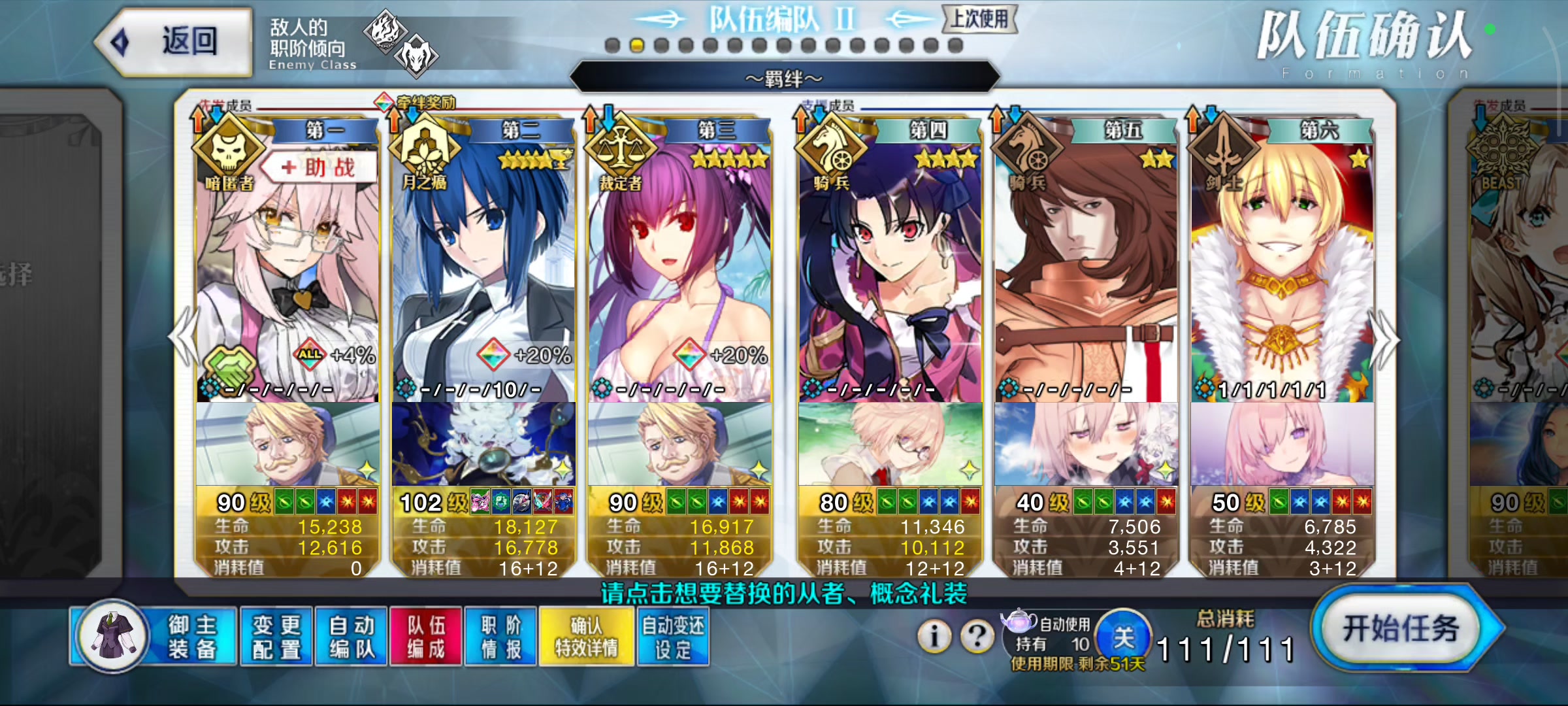The image size is (1568, 706).
Task: Choose 自动编队 auto formation
Action: (x=351, y=637)
